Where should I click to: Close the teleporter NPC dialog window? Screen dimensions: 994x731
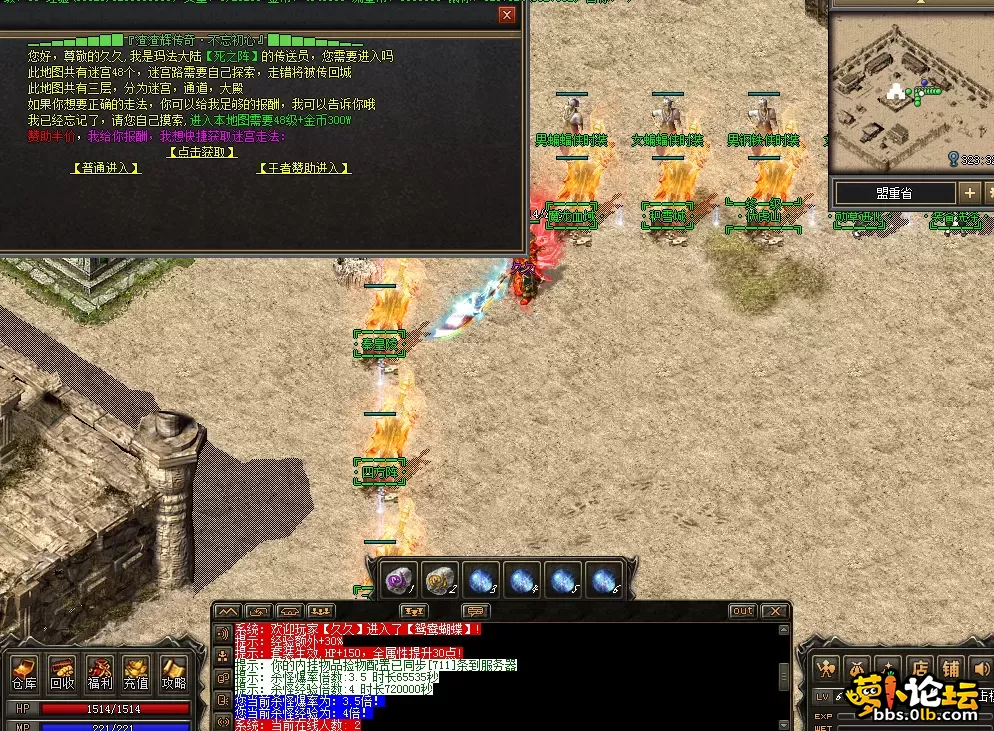pyautogui.click(x=507, y=15)
